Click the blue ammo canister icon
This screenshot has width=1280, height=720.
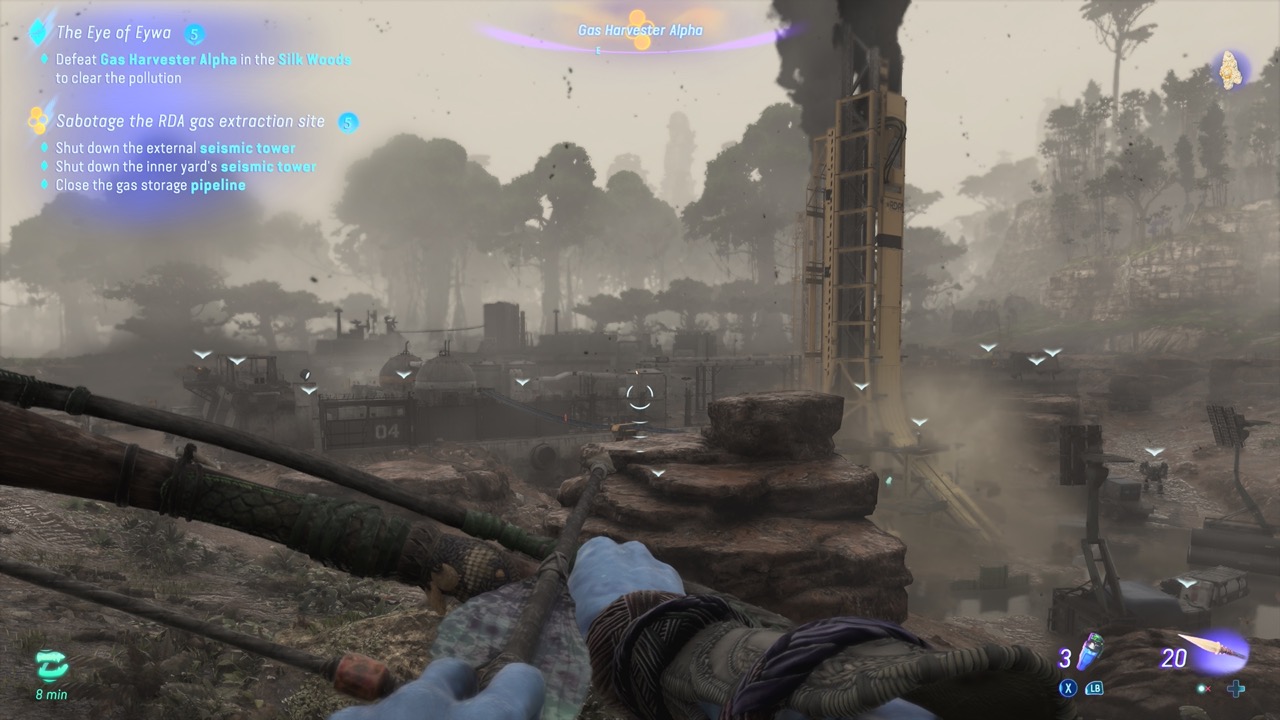point(1088,654)
